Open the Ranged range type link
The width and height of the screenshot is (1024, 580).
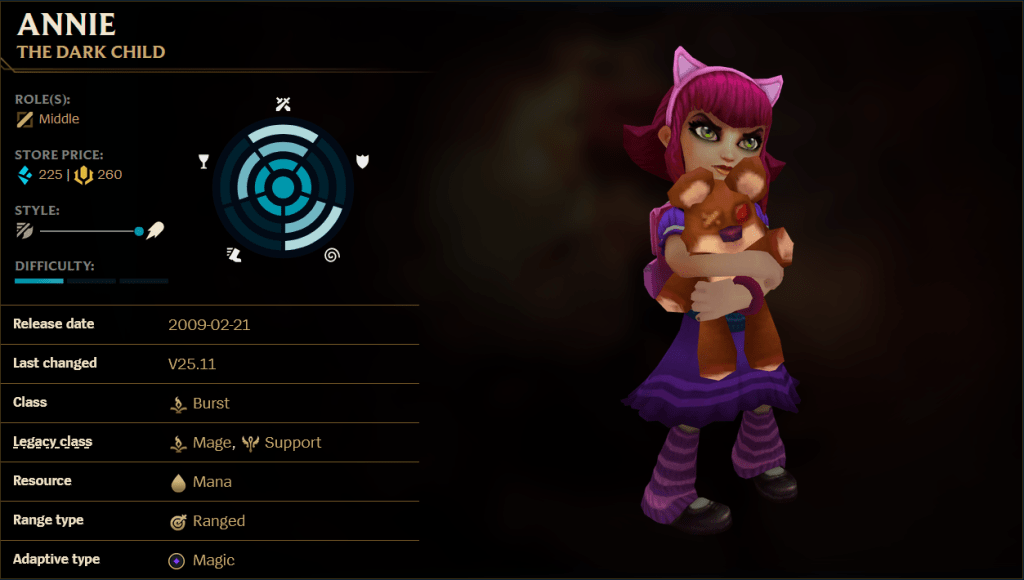[x=218, y=520]
